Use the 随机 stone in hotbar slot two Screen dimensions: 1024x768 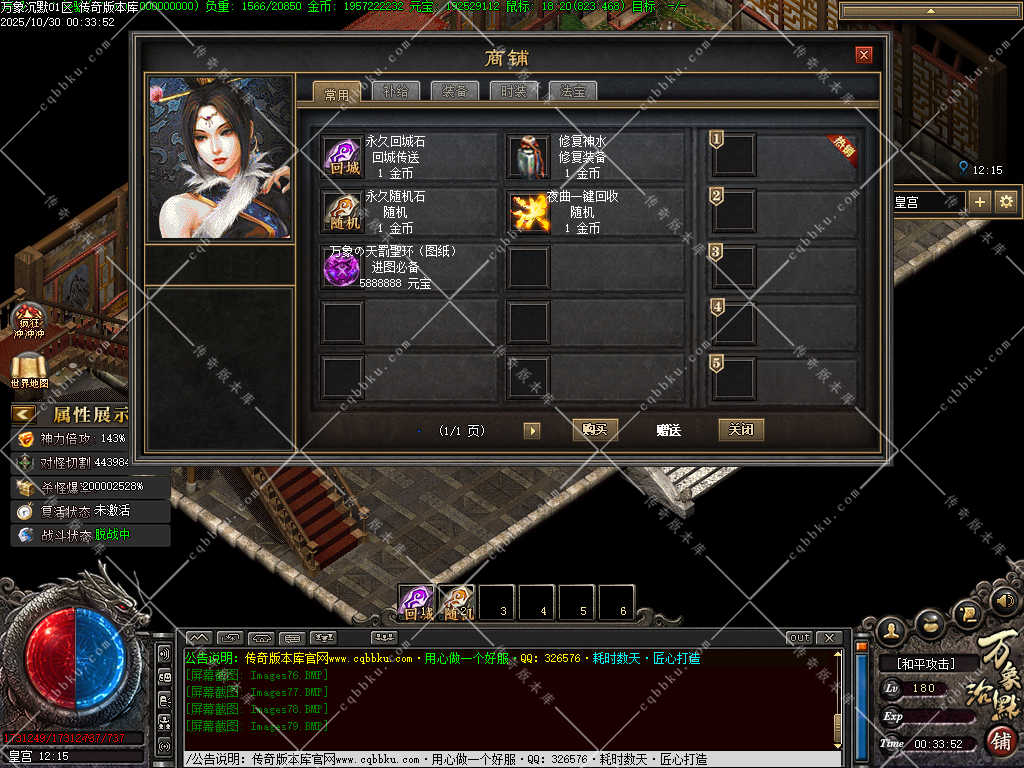tap(457, 603)
